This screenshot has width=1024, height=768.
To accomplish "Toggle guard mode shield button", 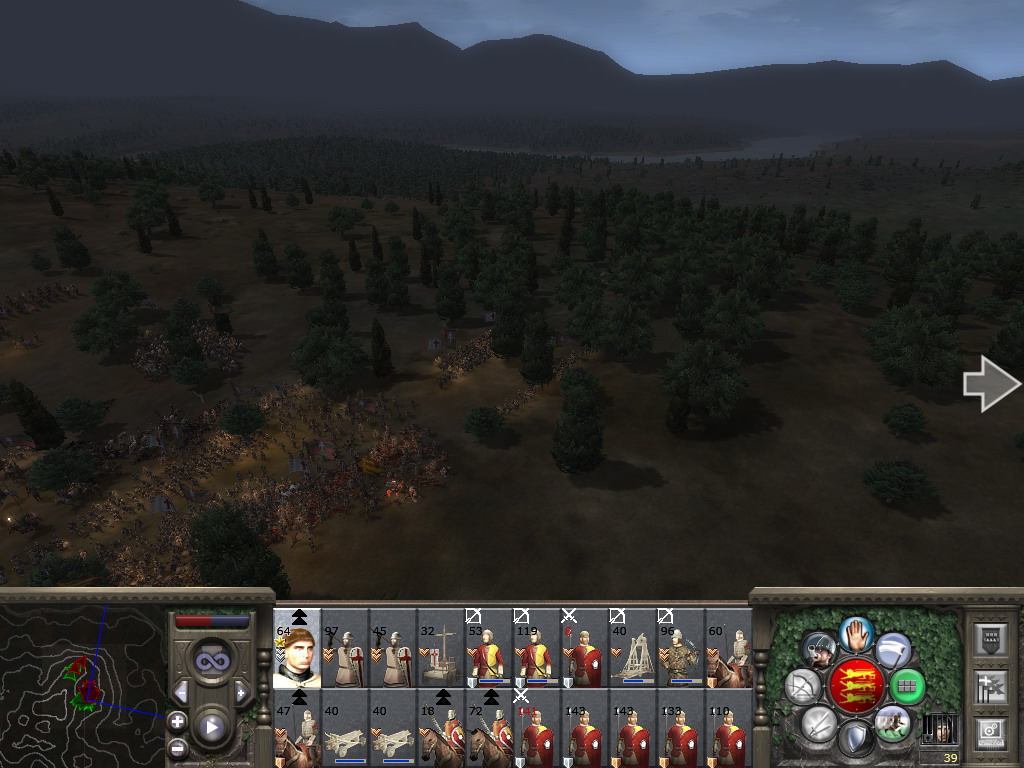I will coord(856,740).
